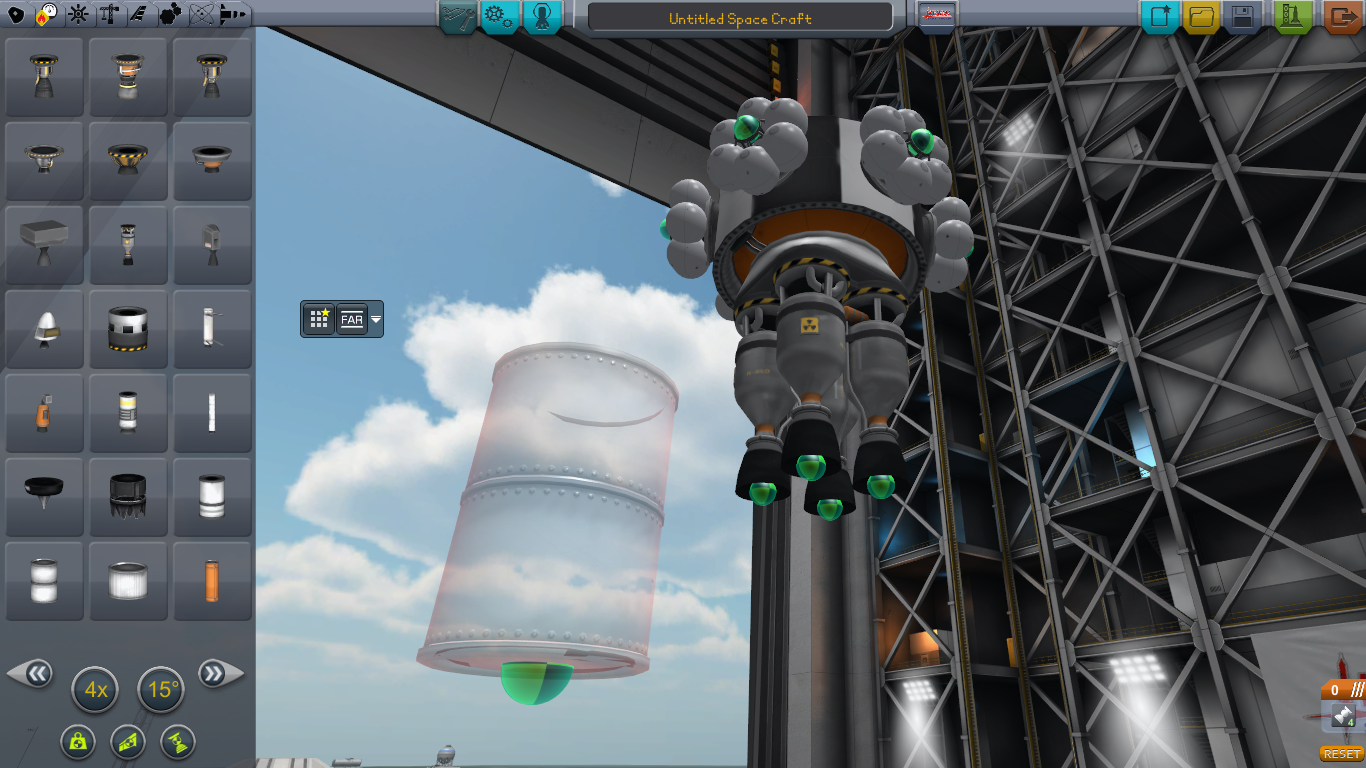Switch to the action groups gear tab

pyautogui.click(x=499, y=16)
